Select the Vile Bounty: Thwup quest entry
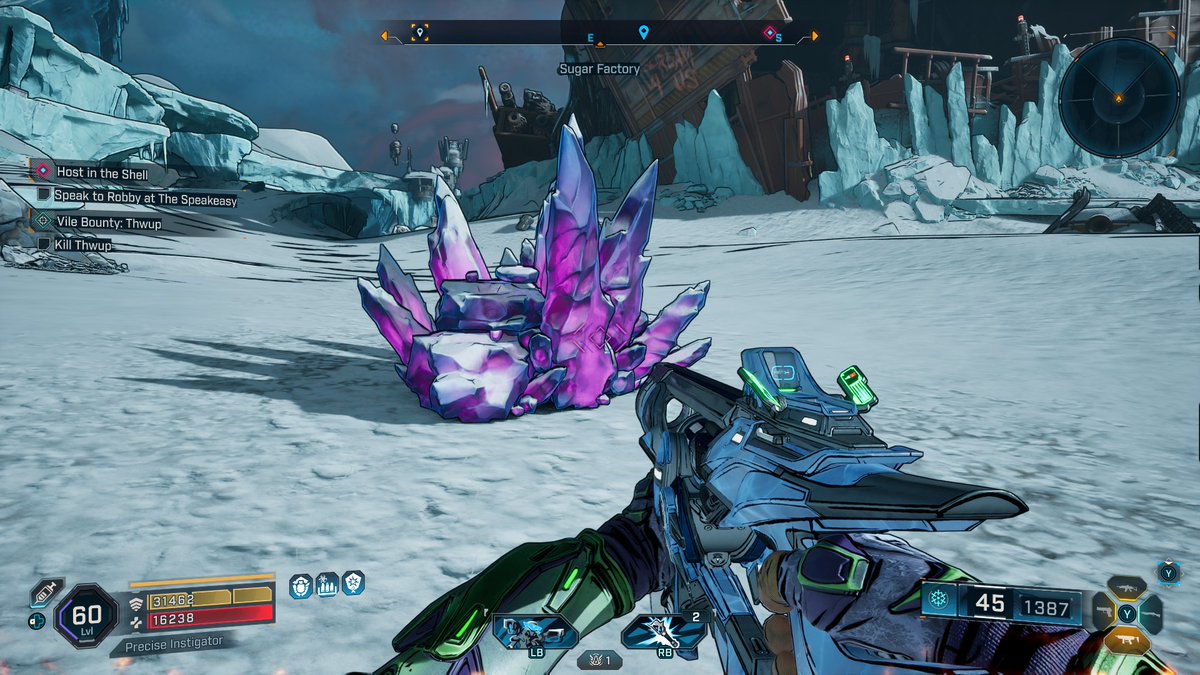The width and height of the screenshot is (1200, 675). point(108,223)
